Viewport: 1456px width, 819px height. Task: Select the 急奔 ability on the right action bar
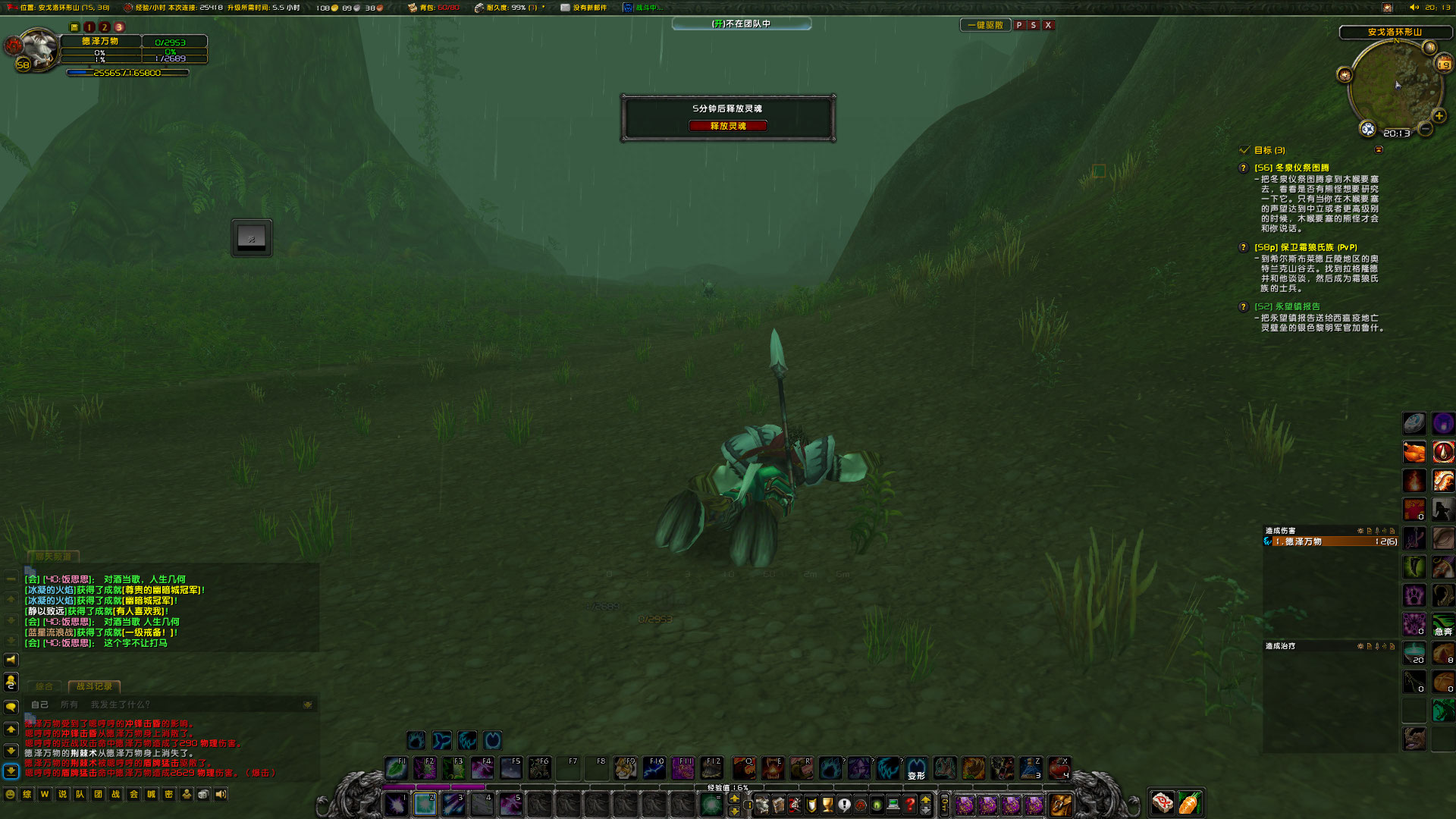[x=1443, y=624]
